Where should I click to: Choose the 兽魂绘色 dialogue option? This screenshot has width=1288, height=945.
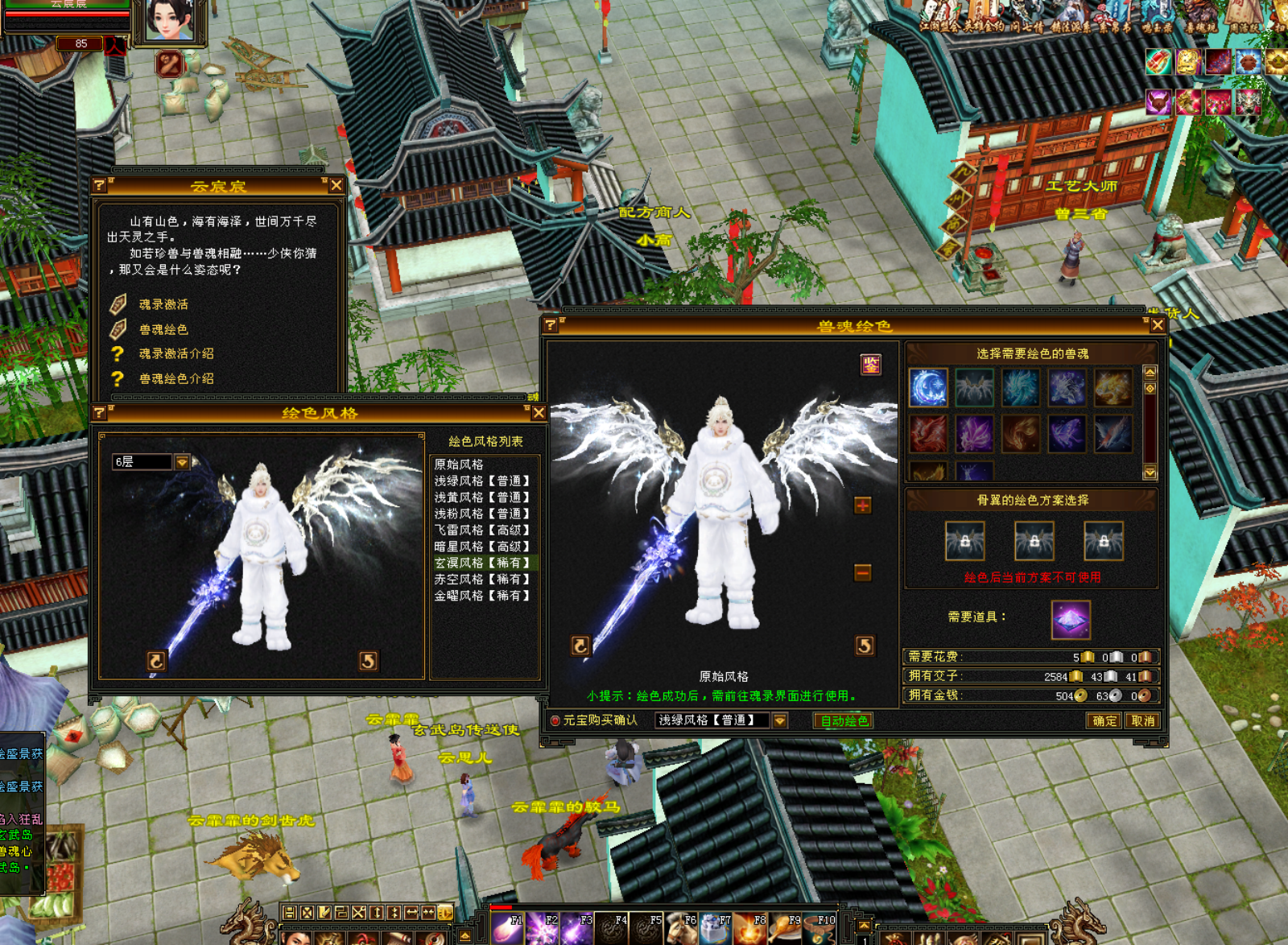pyautogui.click(x=163, y=329)
